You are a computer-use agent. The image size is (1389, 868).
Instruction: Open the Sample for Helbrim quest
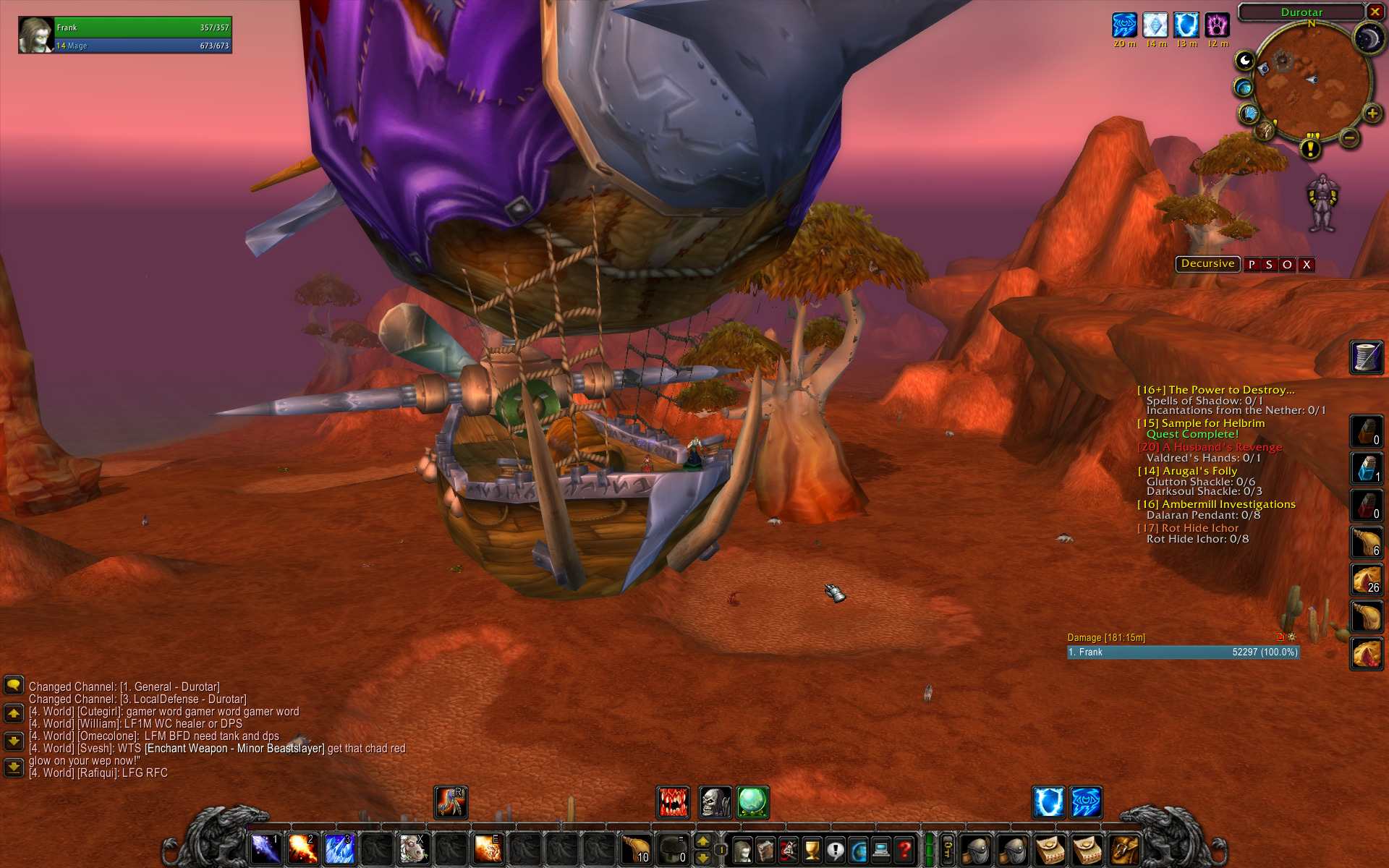coord(1212,423)
